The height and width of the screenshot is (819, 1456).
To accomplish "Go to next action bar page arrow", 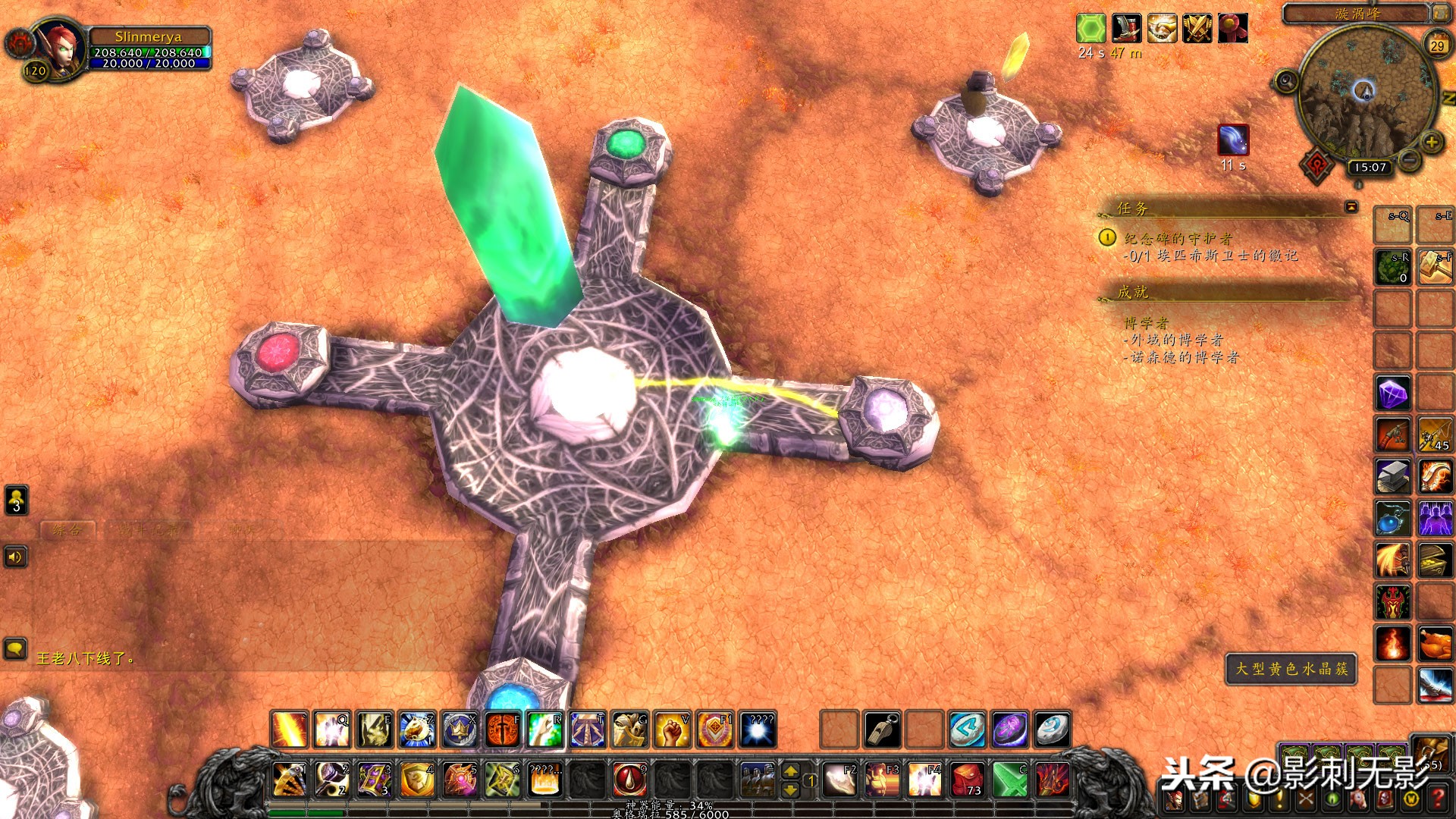I will click(x=790, y=771).
